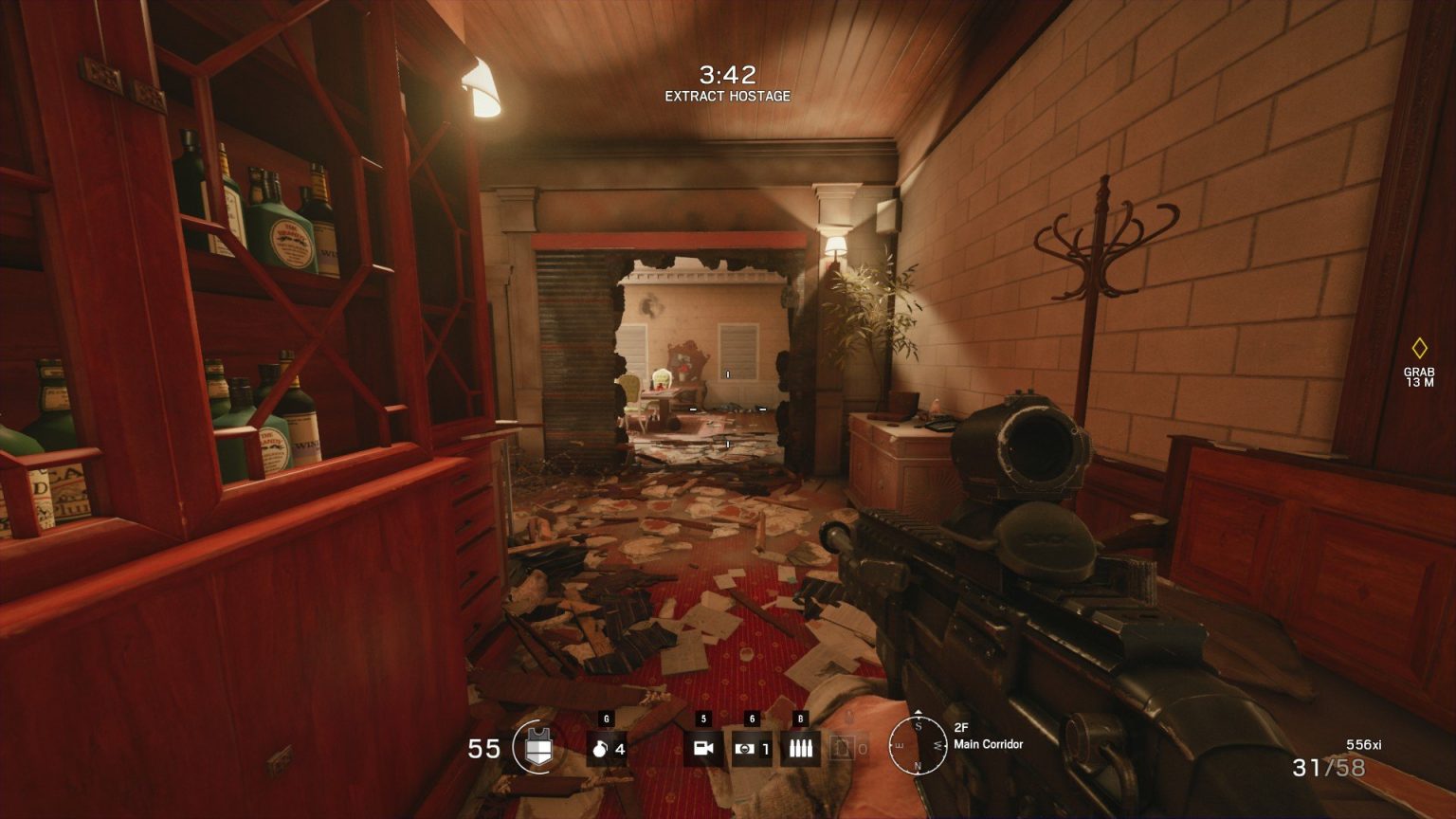This screenshot has height=819, width=1456.
Task: Select the 556xi weapon name label
Action: pos(1362,742)
